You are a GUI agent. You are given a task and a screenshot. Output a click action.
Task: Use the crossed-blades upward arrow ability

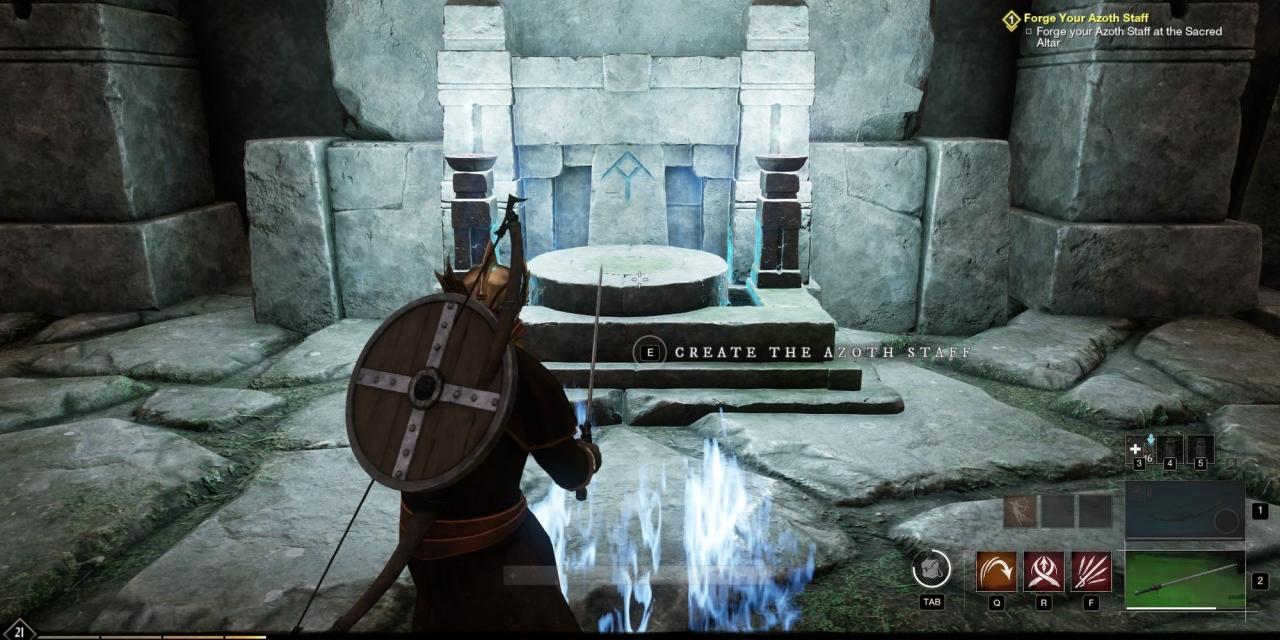coord(1044,571)
